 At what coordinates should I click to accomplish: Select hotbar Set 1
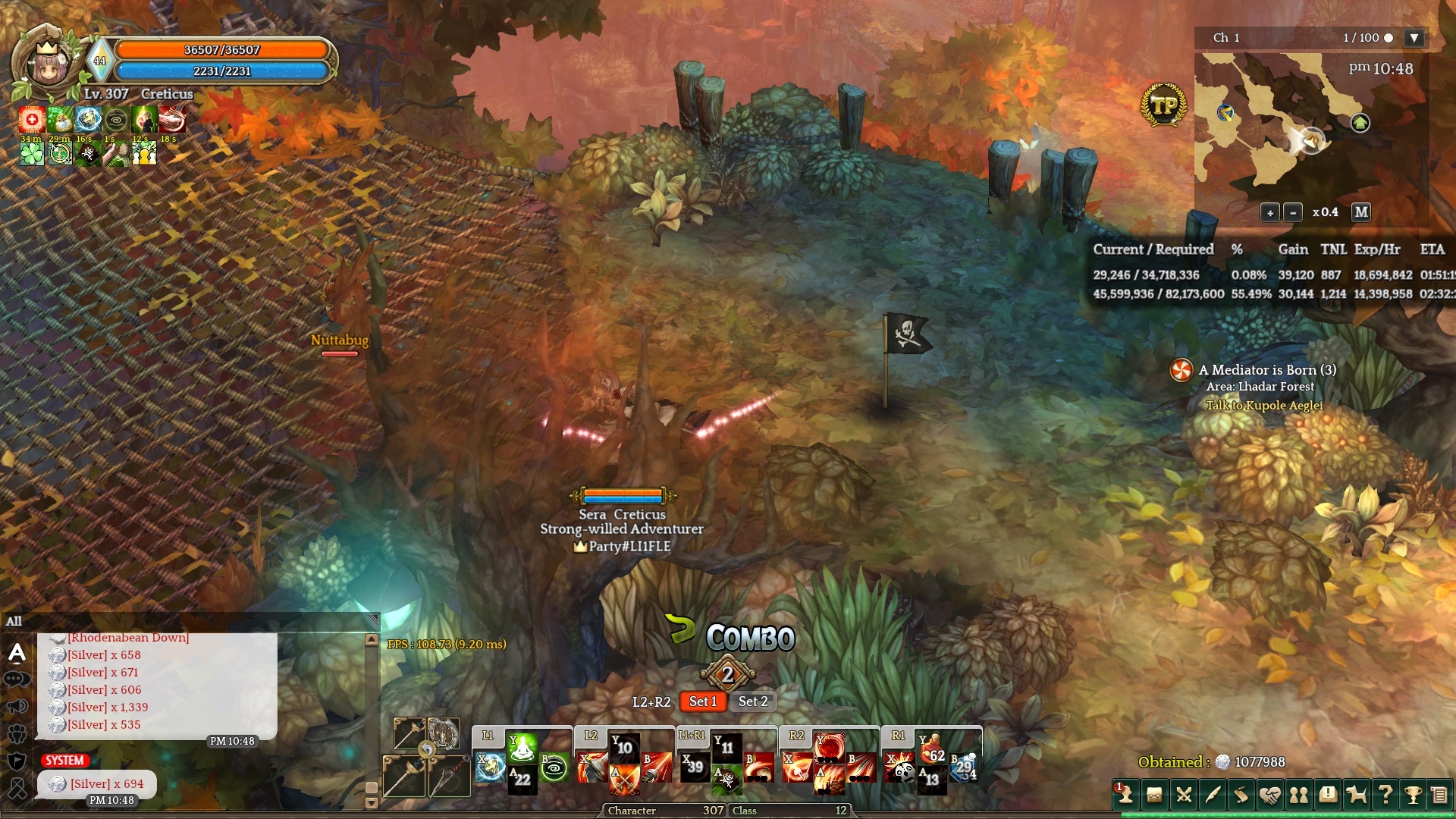[702, 701]
